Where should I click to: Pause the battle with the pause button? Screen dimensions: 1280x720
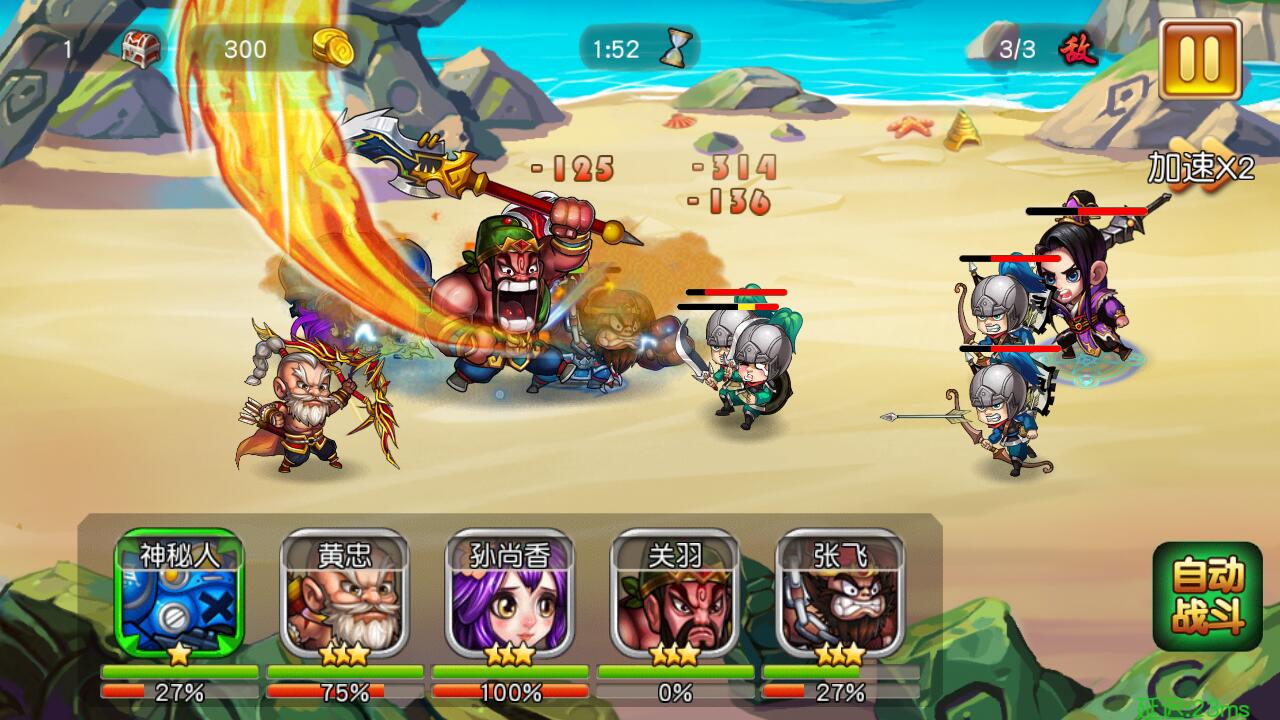click(1200, 58)
